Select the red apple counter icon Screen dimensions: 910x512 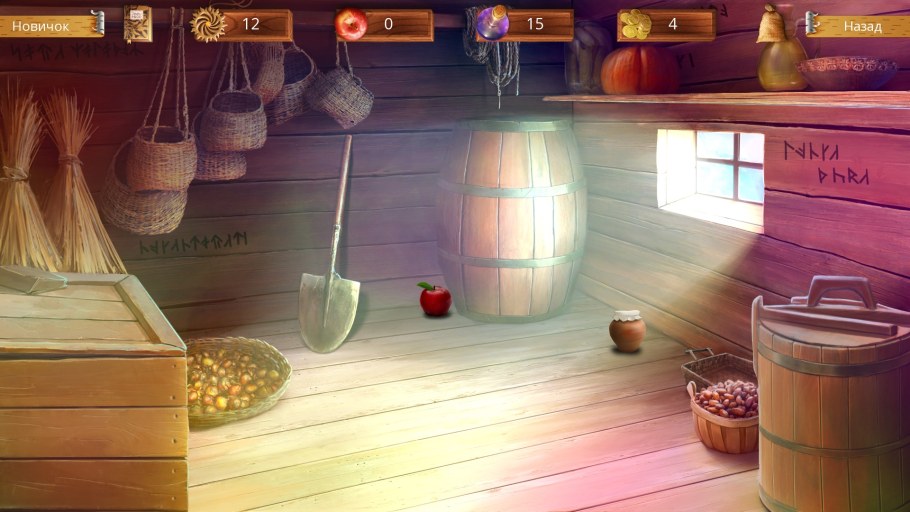[x=351, y=24]
